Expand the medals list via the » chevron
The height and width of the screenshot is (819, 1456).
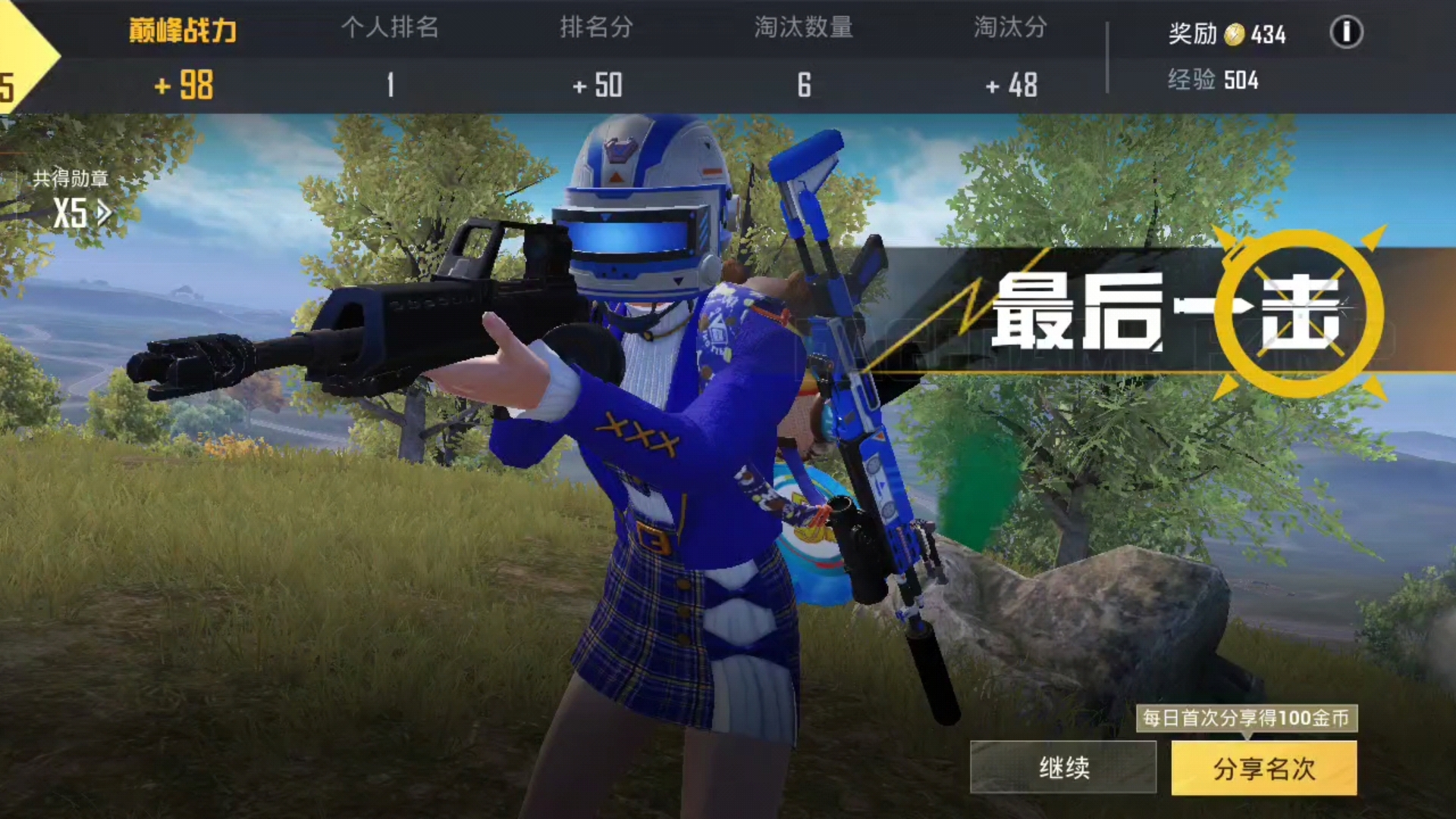[102, 212]
